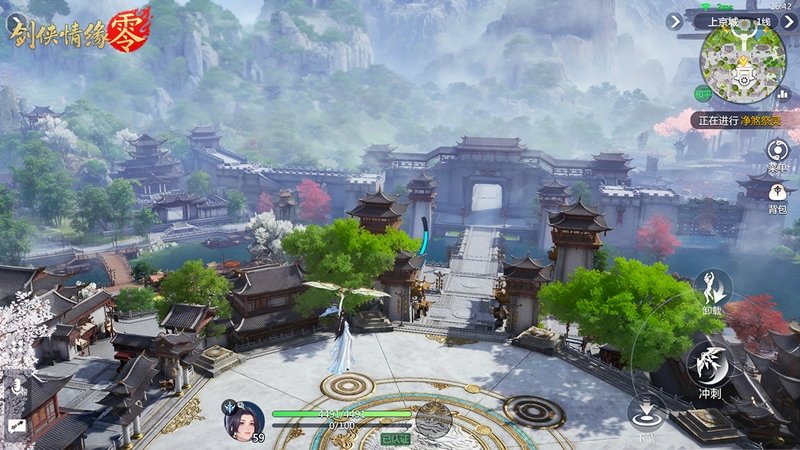Click the ruler icon below the microphone
This screenshot has width=800, height=450.
[x=16, y=425]
